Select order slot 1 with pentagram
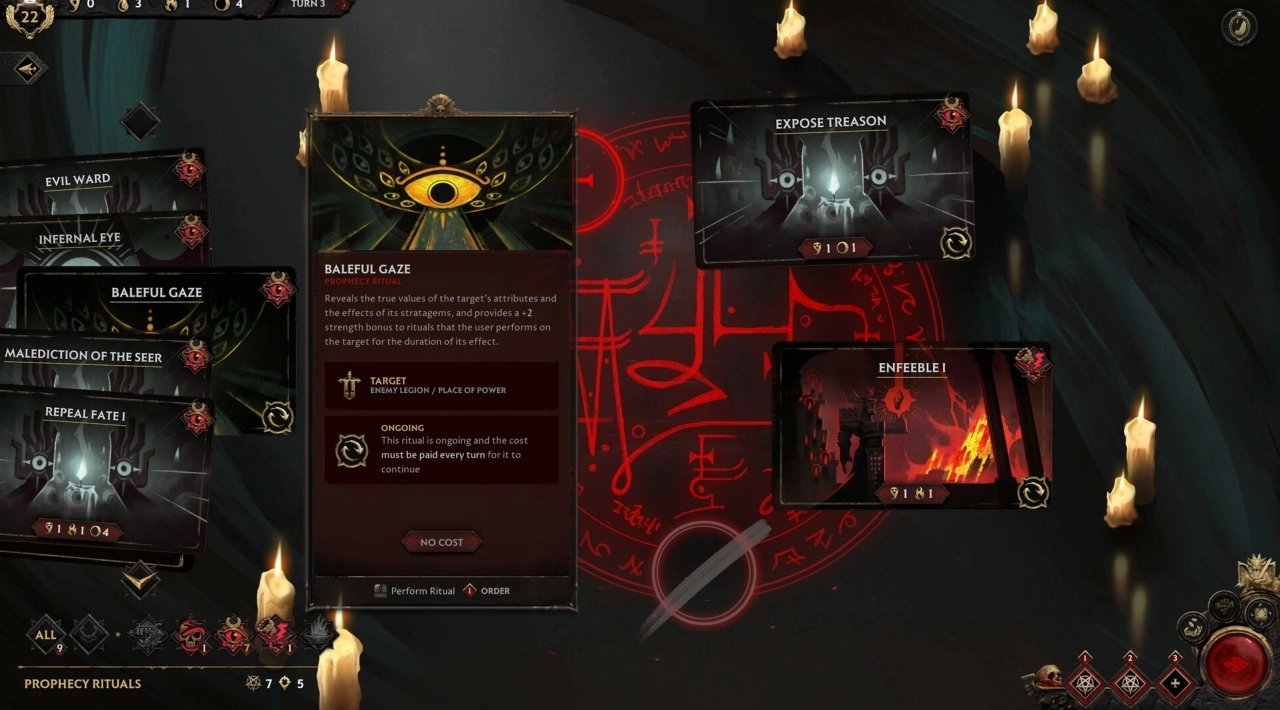 pos(1085,684)
